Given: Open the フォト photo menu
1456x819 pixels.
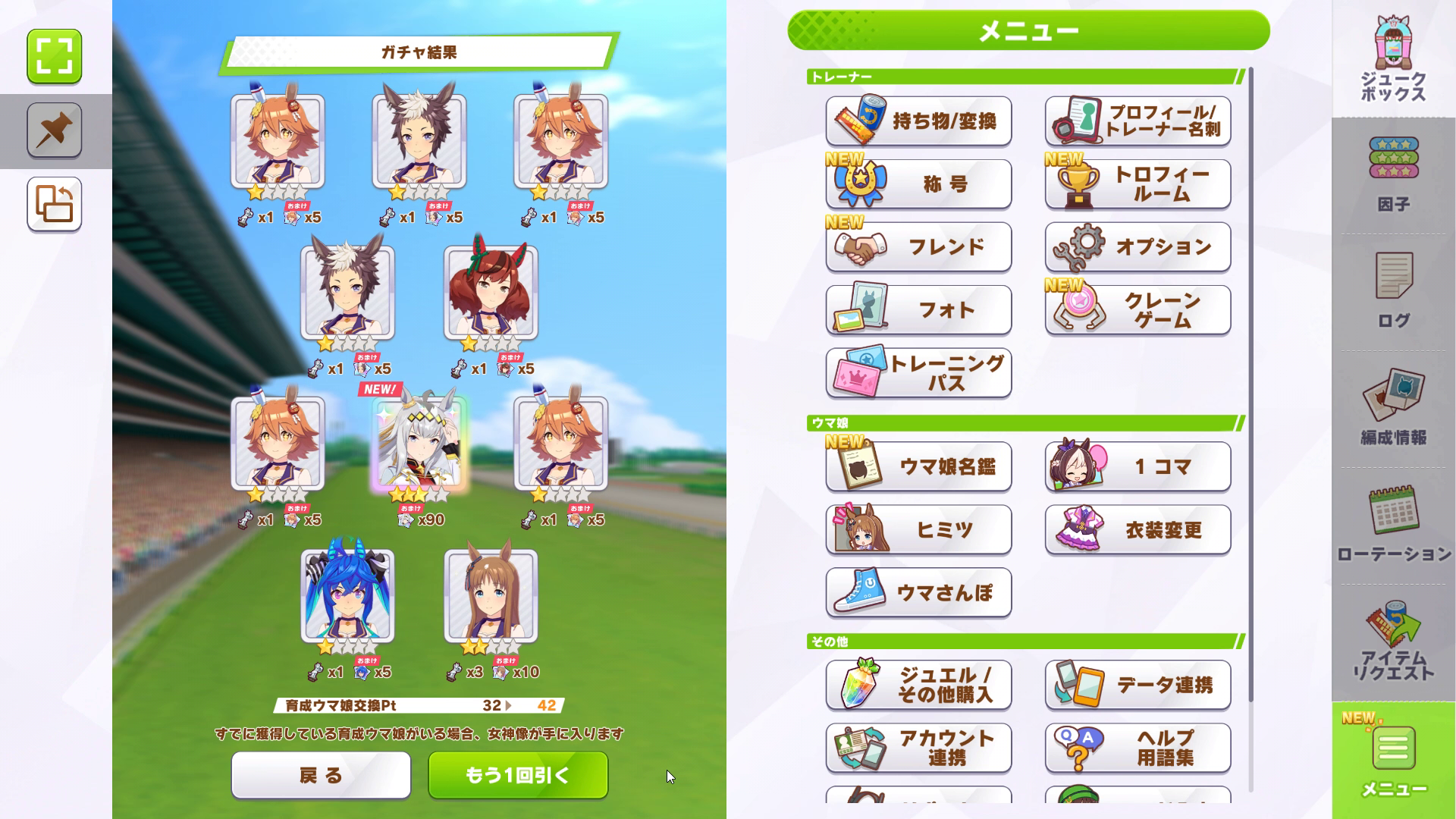Looking at the screenshot, I should point(918,310).
